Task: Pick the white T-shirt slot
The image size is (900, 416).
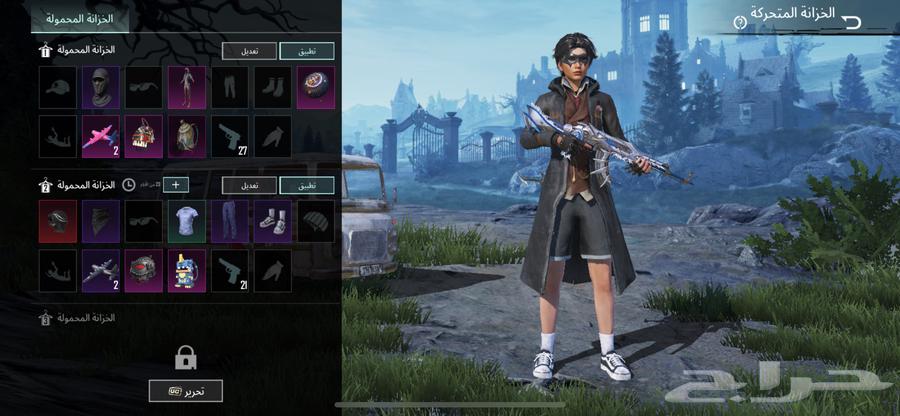Action: (186, 221)
